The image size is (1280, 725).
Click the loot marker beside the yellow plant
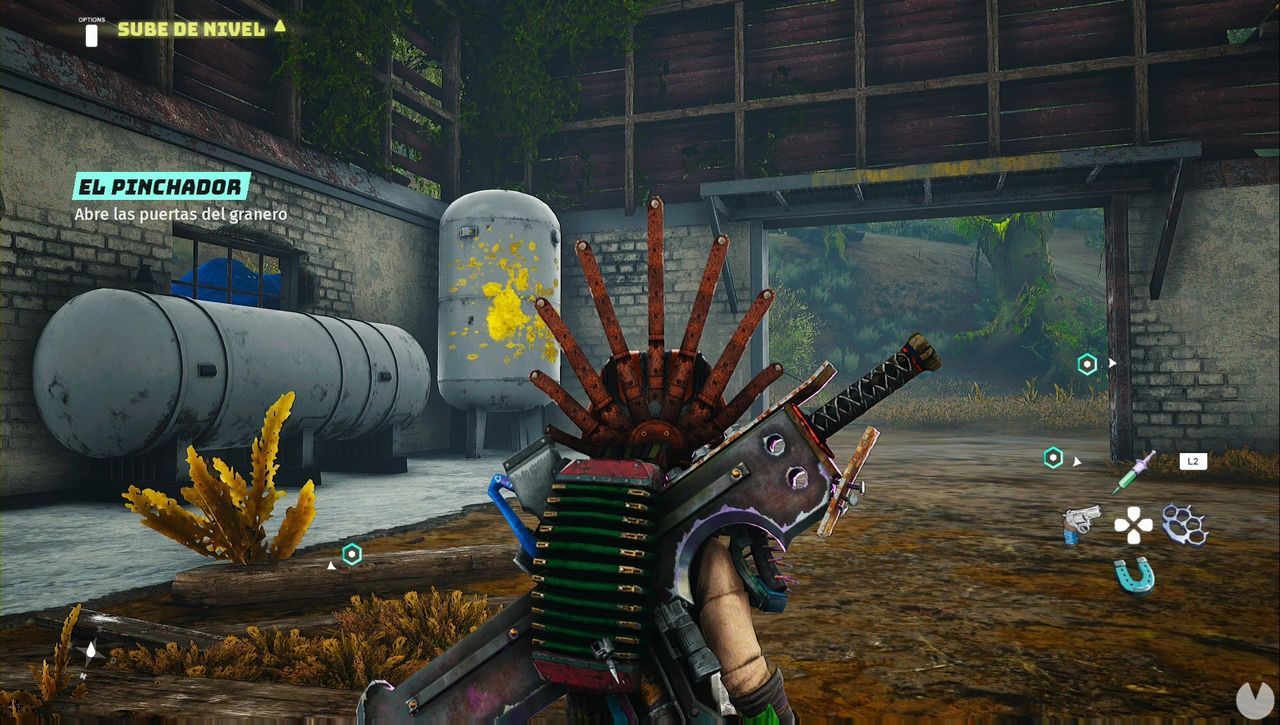click(353, 554)
